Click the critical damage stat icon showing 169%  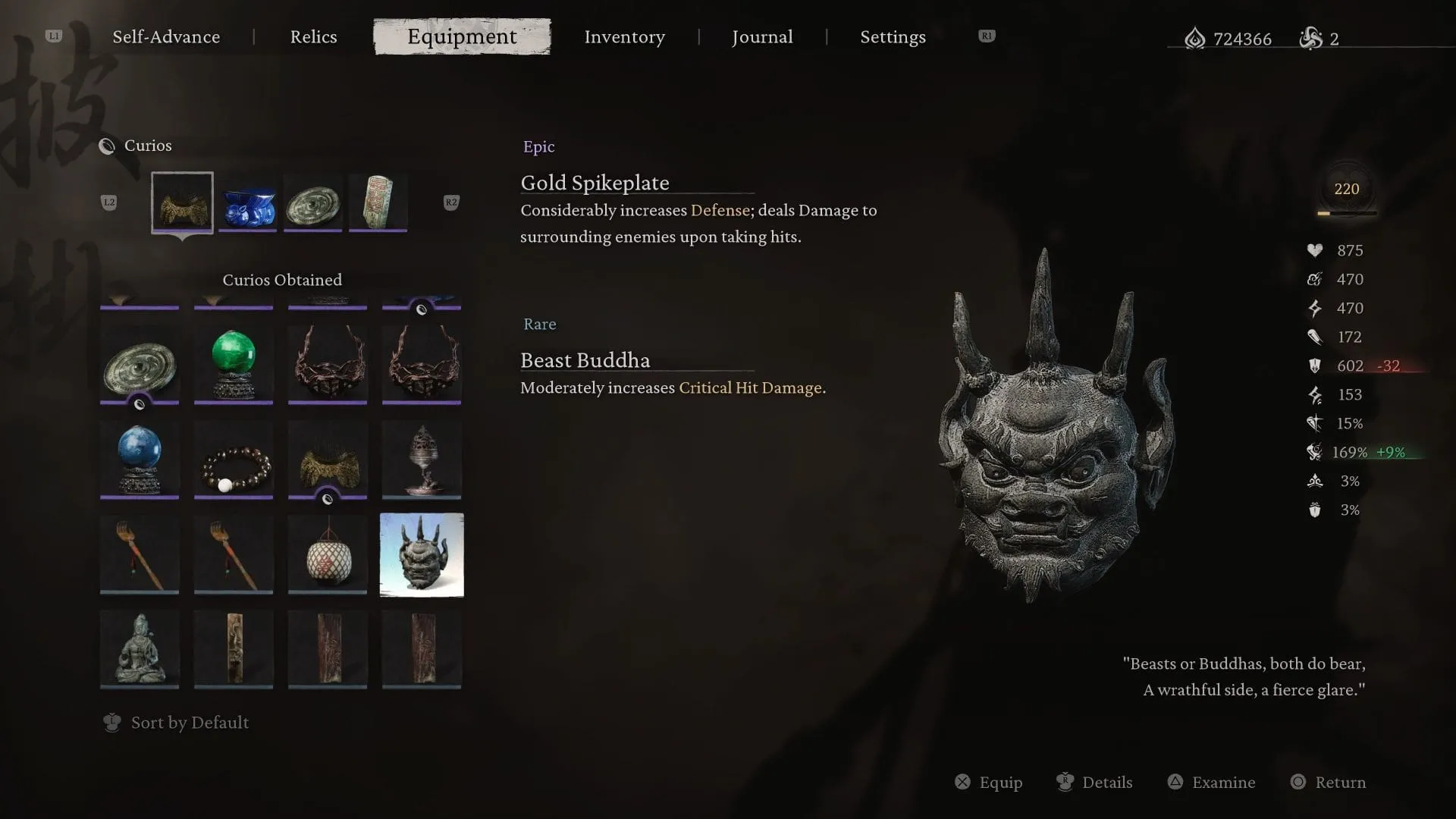click(1314, 452)
